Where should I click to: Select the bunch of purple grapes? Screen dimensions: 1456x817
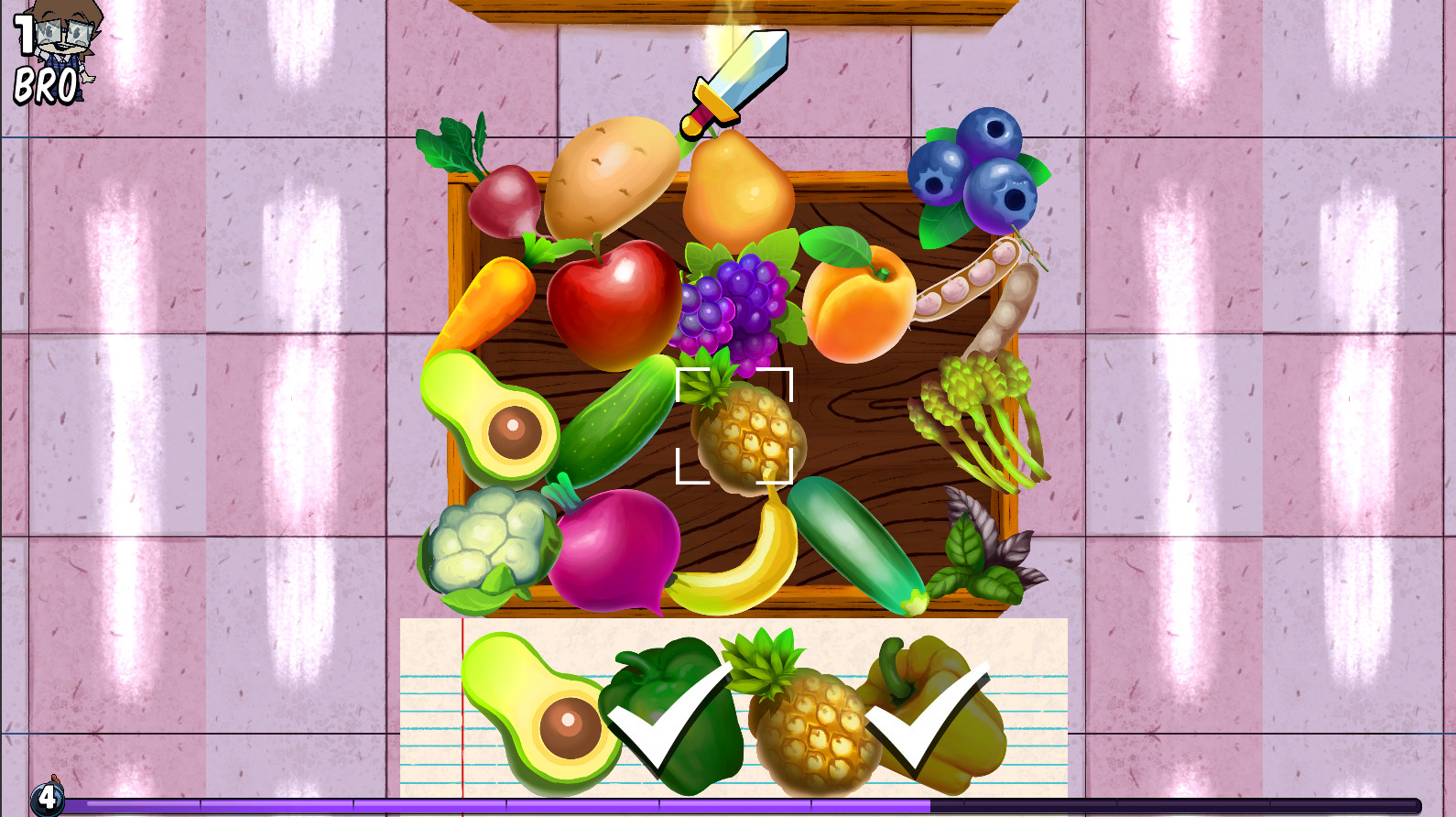tap(728, 302)
